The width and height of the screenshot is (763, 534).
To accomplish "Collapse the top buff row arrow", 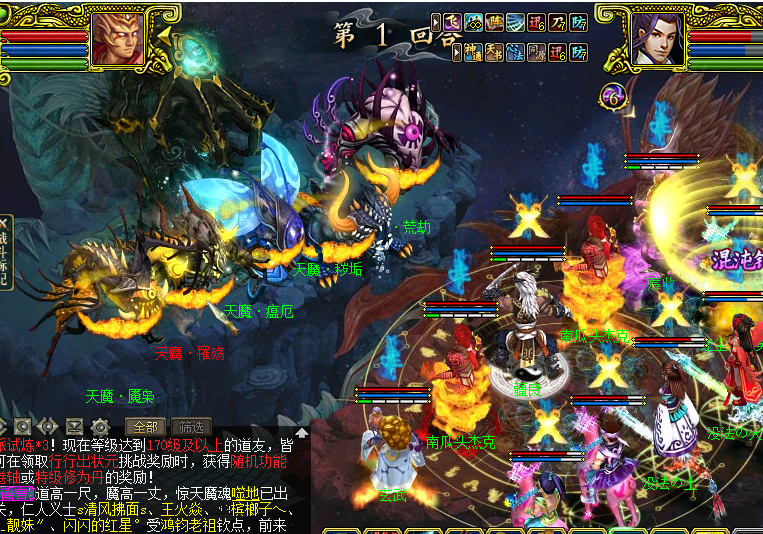I will pos(437,22).
